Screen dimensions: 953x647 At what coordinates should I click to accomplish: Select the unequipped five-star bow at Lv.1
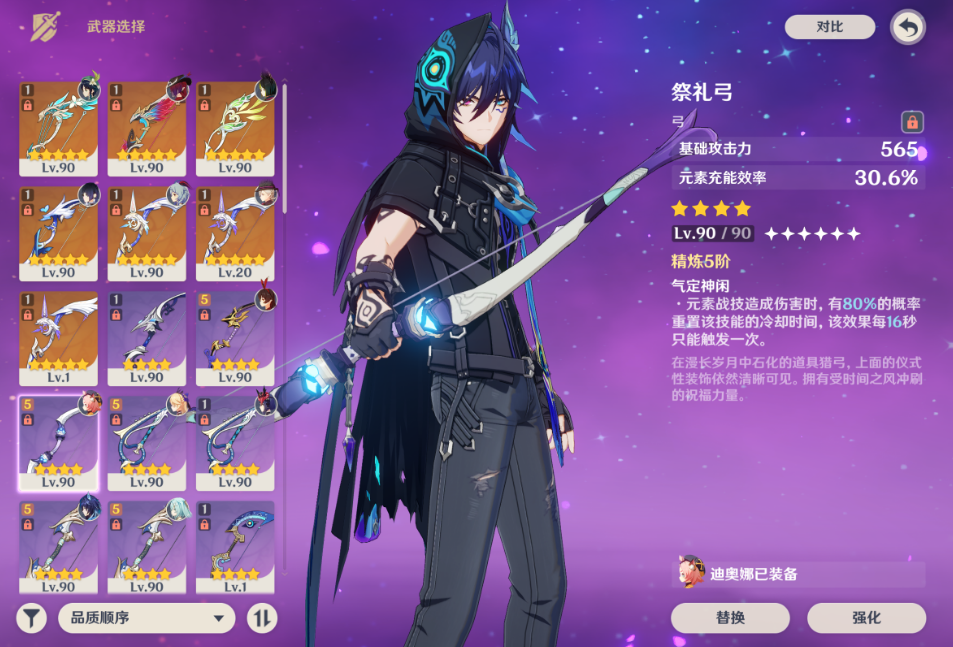[59, 337]
